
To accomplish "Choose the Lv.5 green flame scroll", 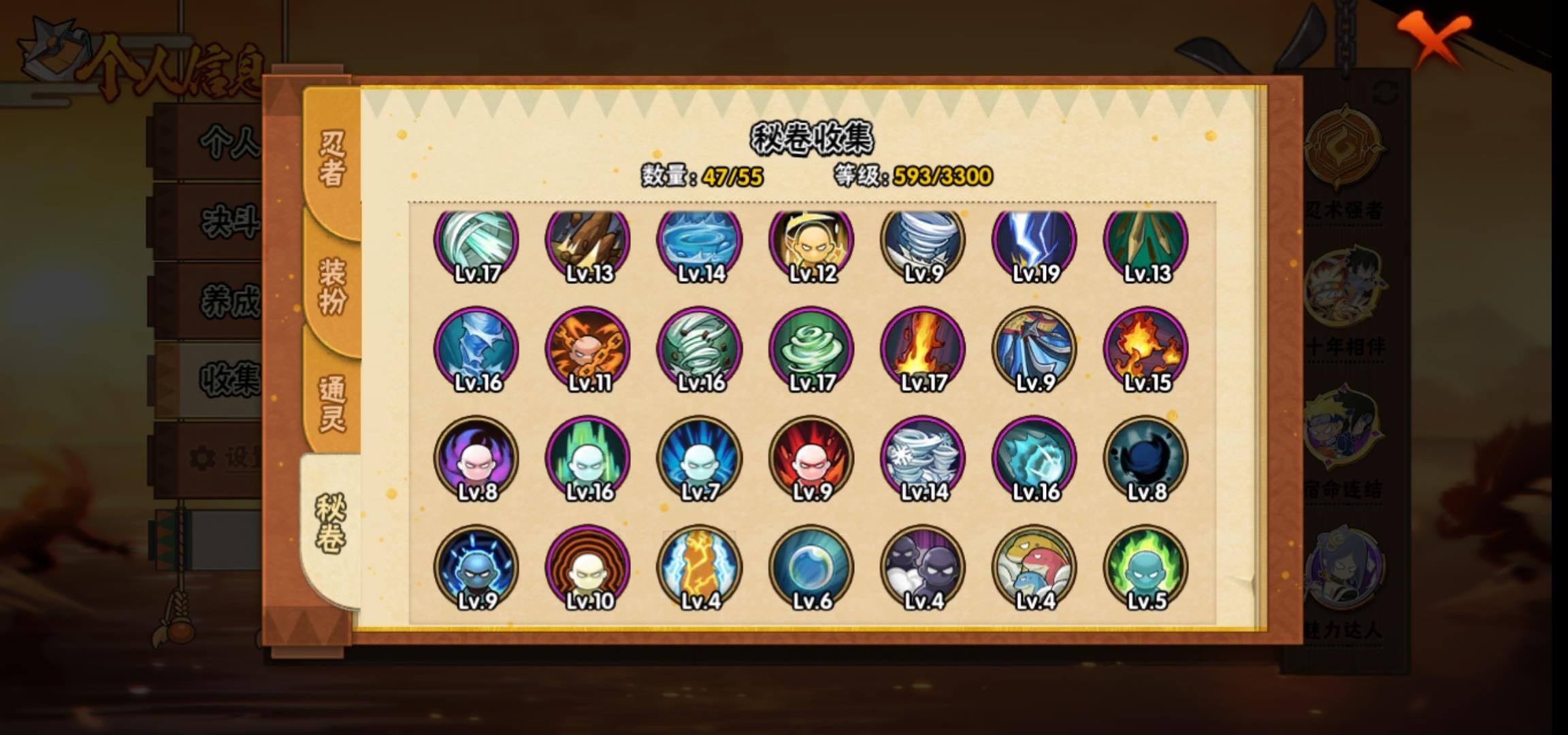I will pos(1146,568).
